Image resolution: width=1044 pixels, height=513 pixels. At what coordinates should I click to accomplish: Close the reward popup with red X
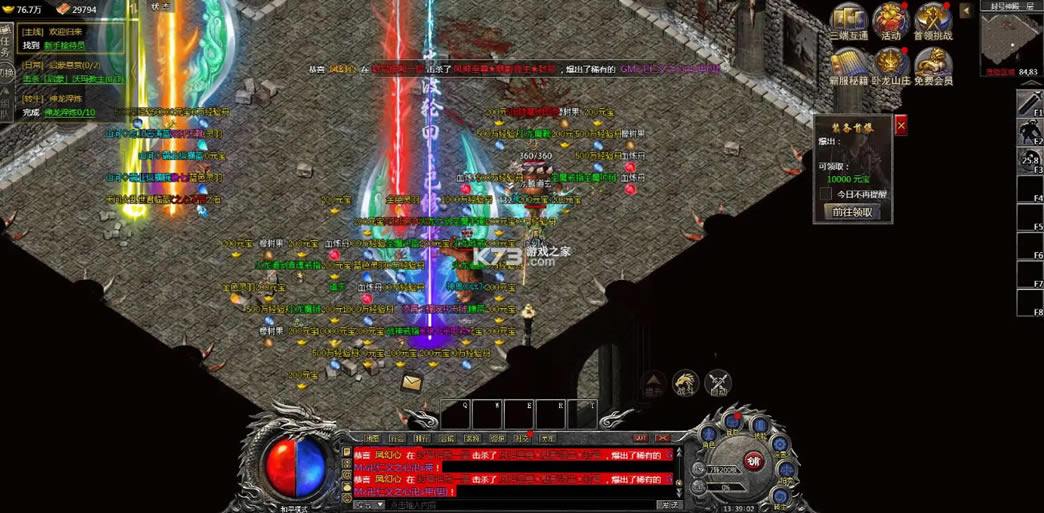pos(901,126)
